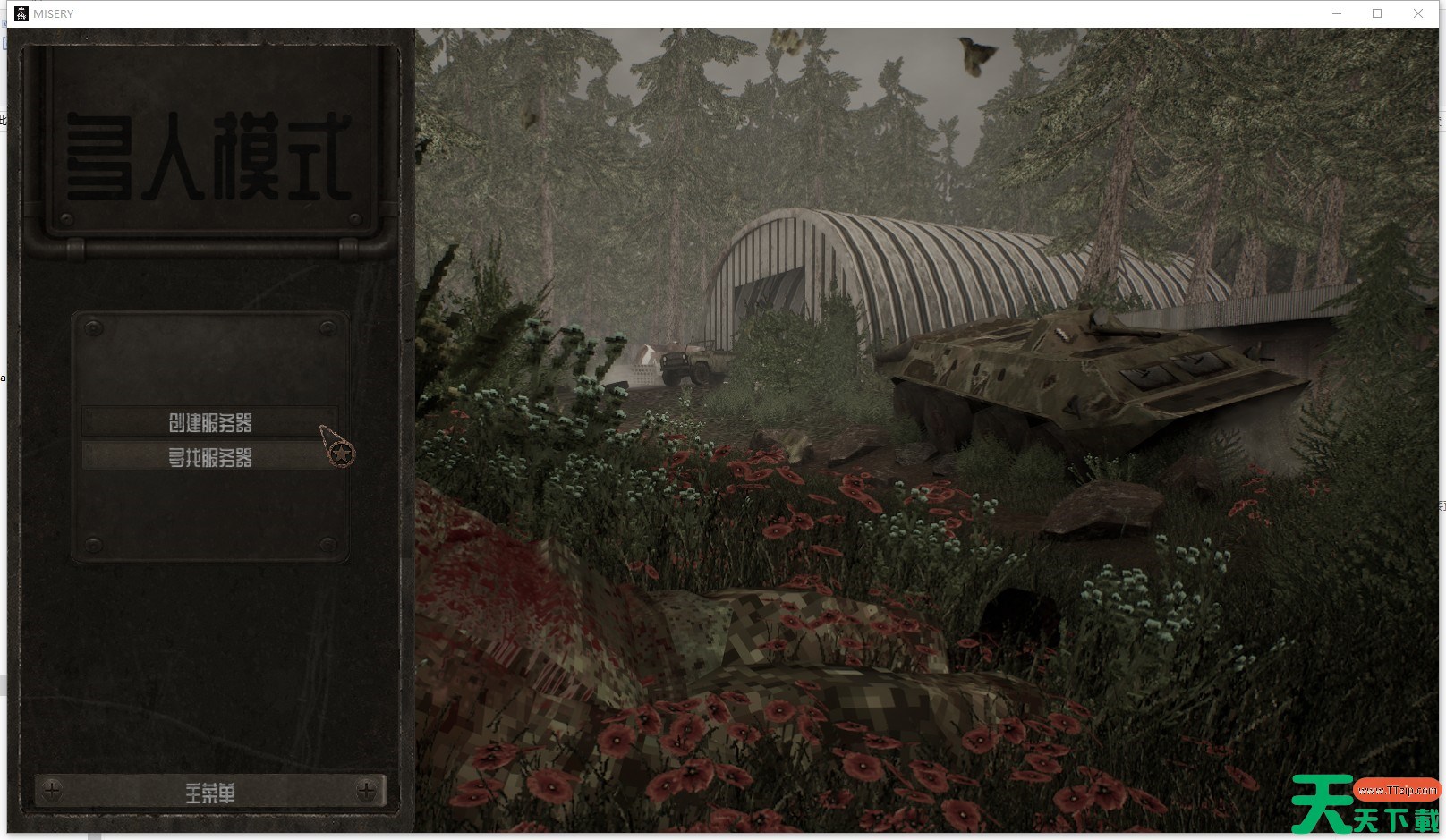Select the 创建服务器 (Create Server) option
The width and height of the screenshot is (1446, 840).
tap(210, 422)
